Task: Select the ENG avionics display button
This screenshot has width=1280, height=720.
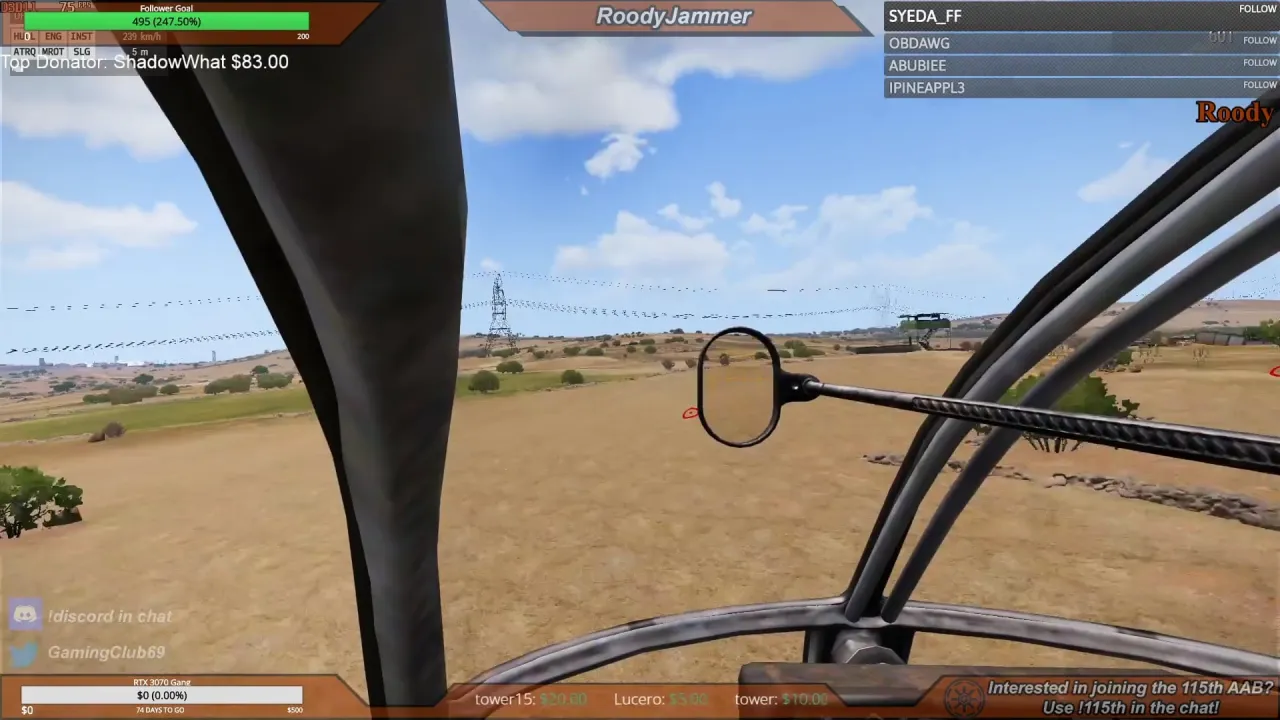Action: (52, 36)
